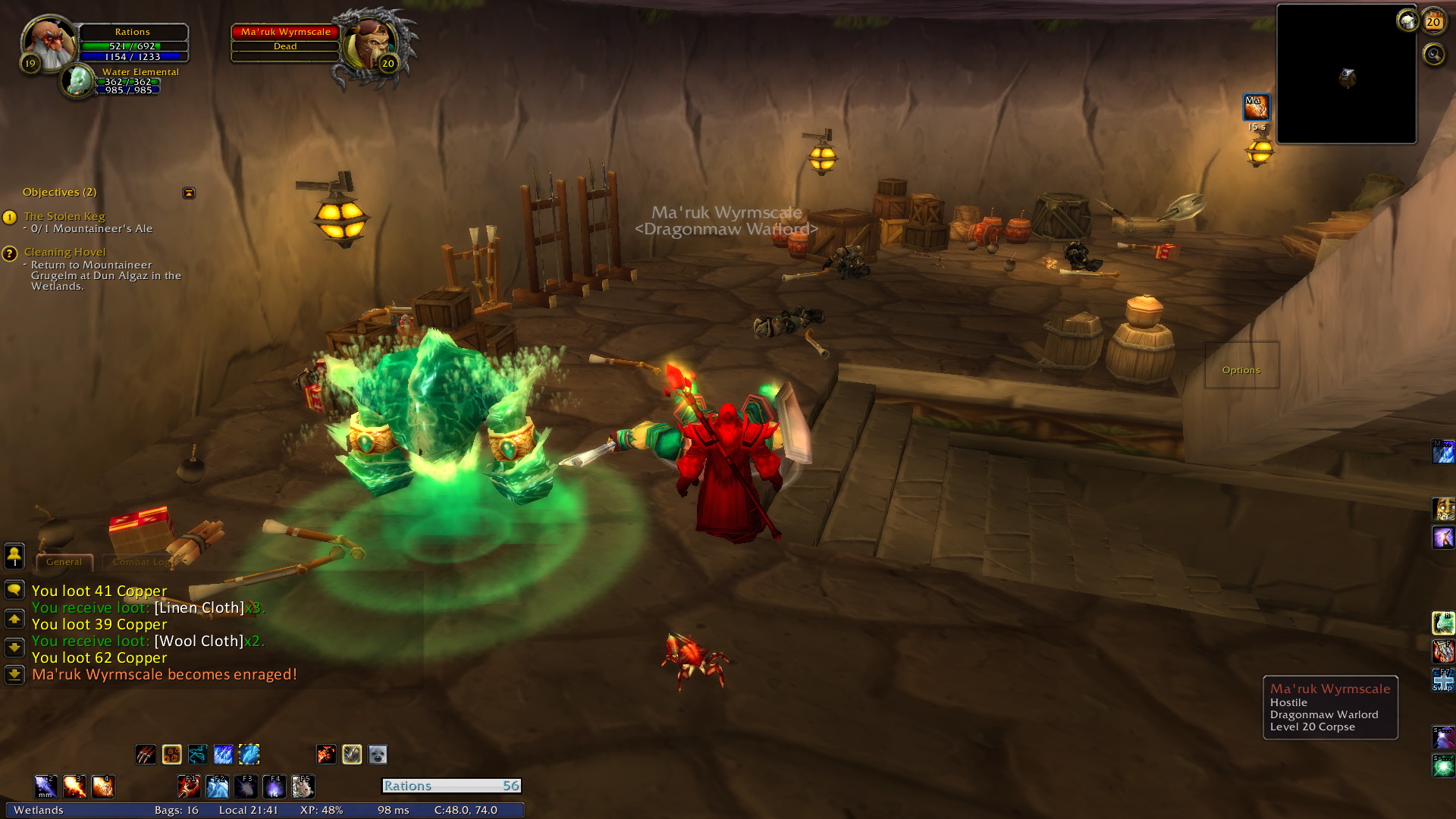Select the Rations player portrait
The width and height of the screenshot is (1456, 819).
(x=49, y=42)
